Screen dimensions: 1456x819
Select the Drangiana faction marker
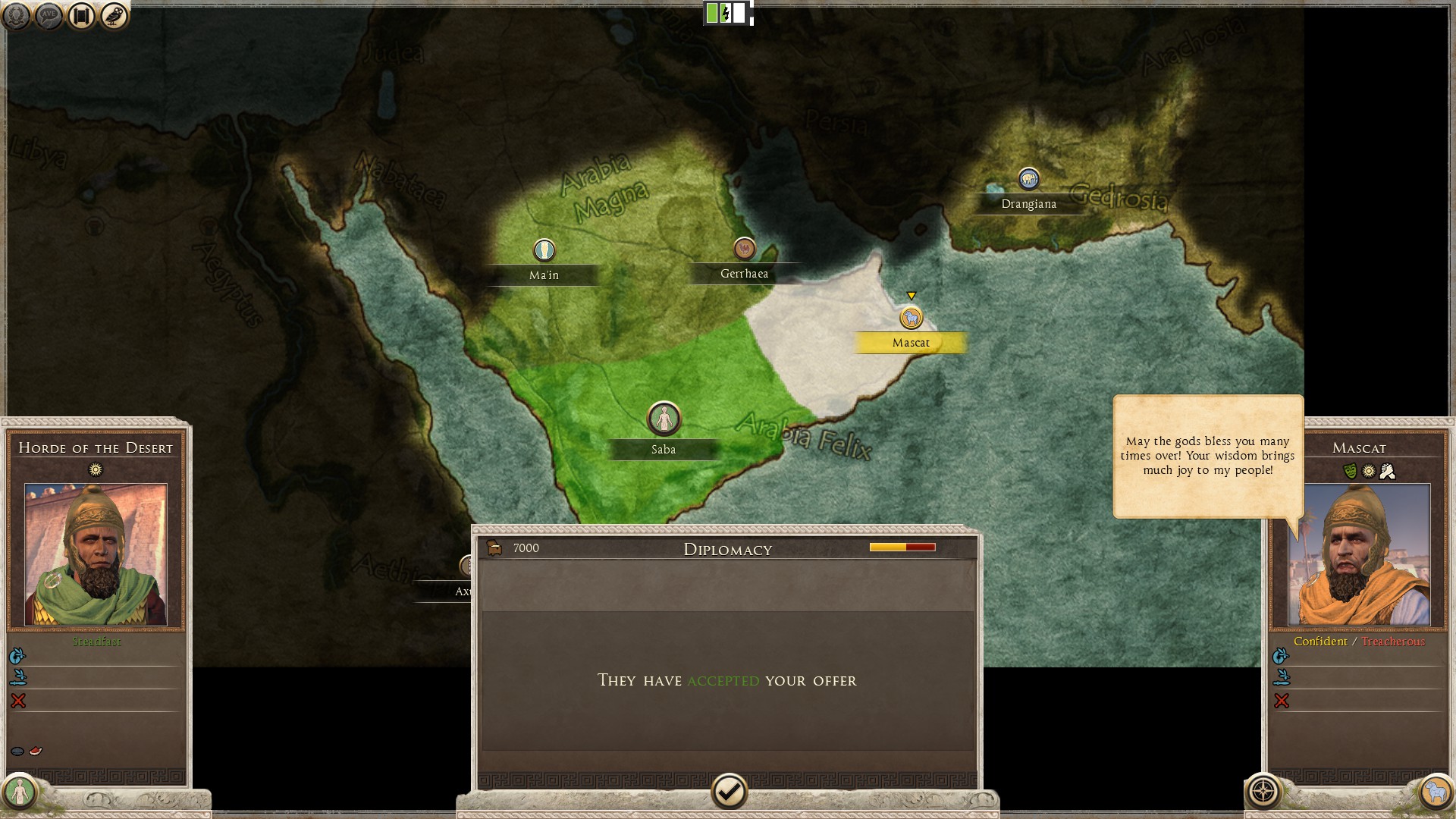[1028, 179]
